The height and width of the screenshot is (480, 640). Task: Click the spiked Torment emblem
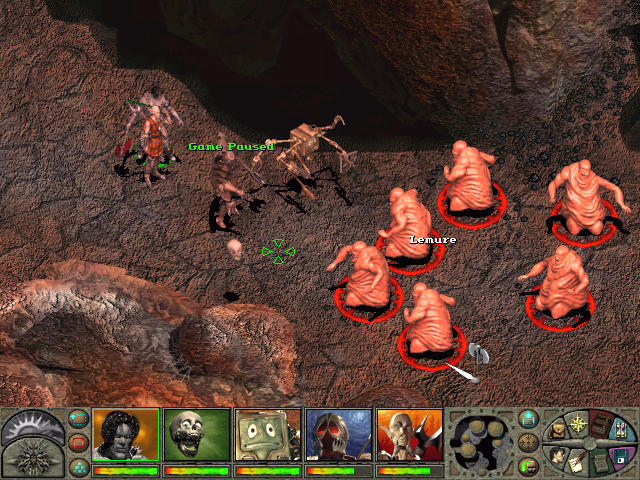tap(30, 458)
